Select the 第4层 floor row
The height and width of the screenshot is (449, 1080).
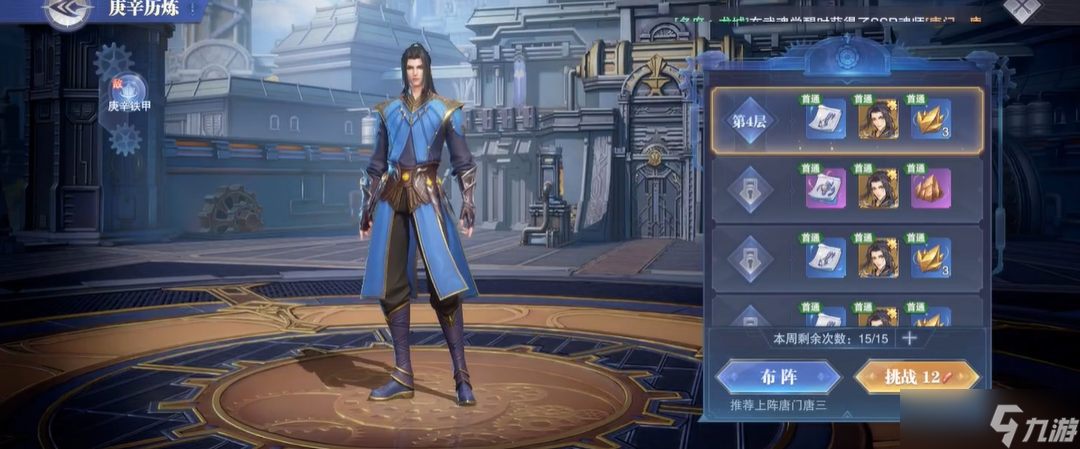click(x=751, y=121)
